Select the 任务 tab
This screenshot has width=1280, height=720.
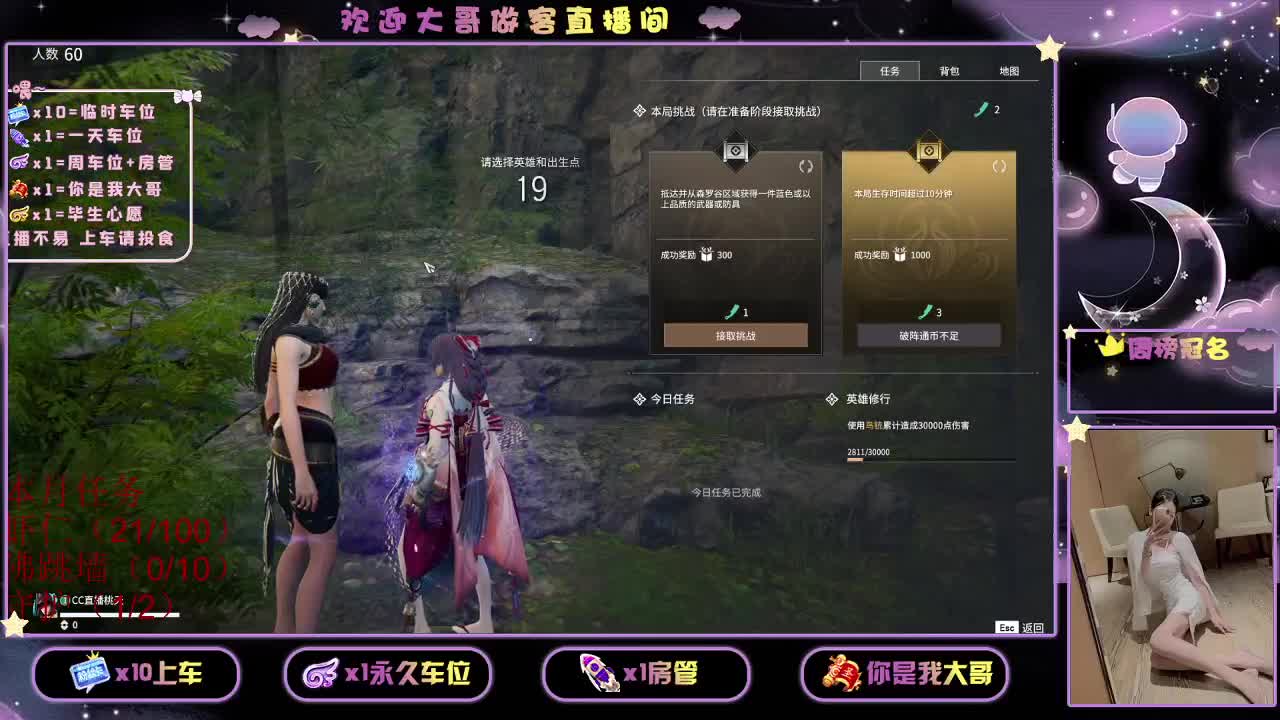click(x=891, y=71)
